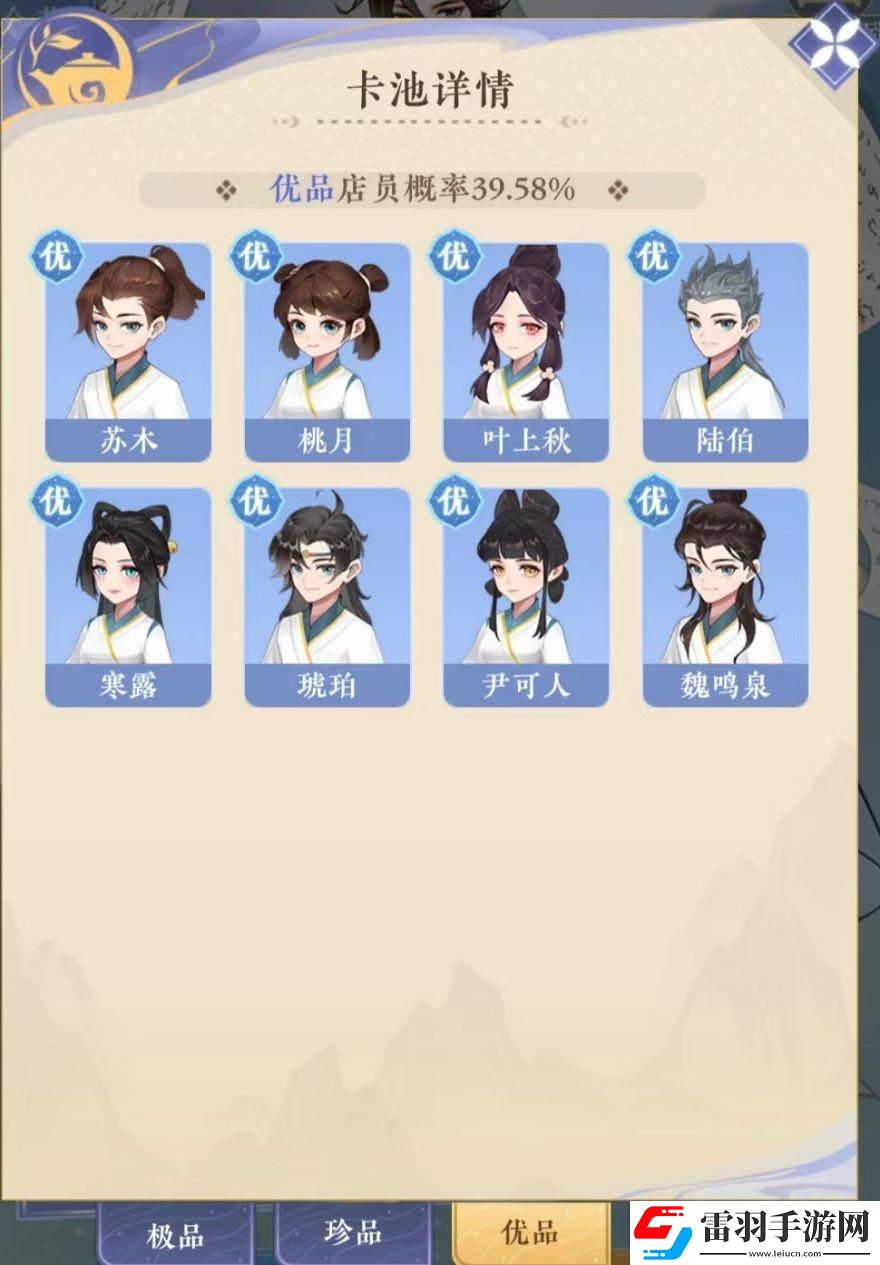The image size is (880, 1265).
Task: Select the 苏木 character card
Action: [128, 352]
